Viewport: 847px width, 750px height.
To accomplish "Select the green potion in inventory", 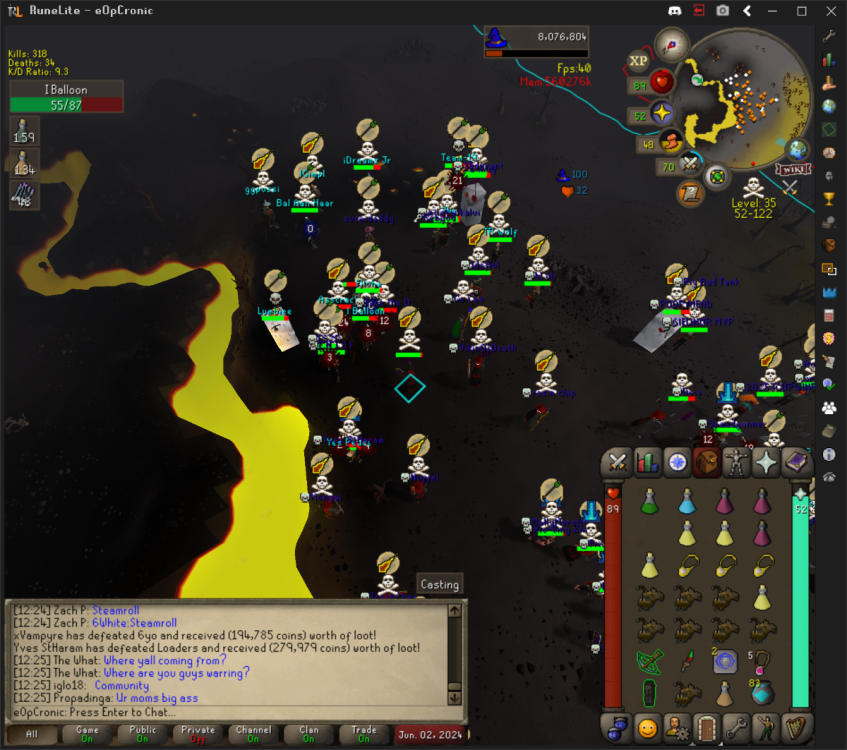I will [x=648, y=501].
